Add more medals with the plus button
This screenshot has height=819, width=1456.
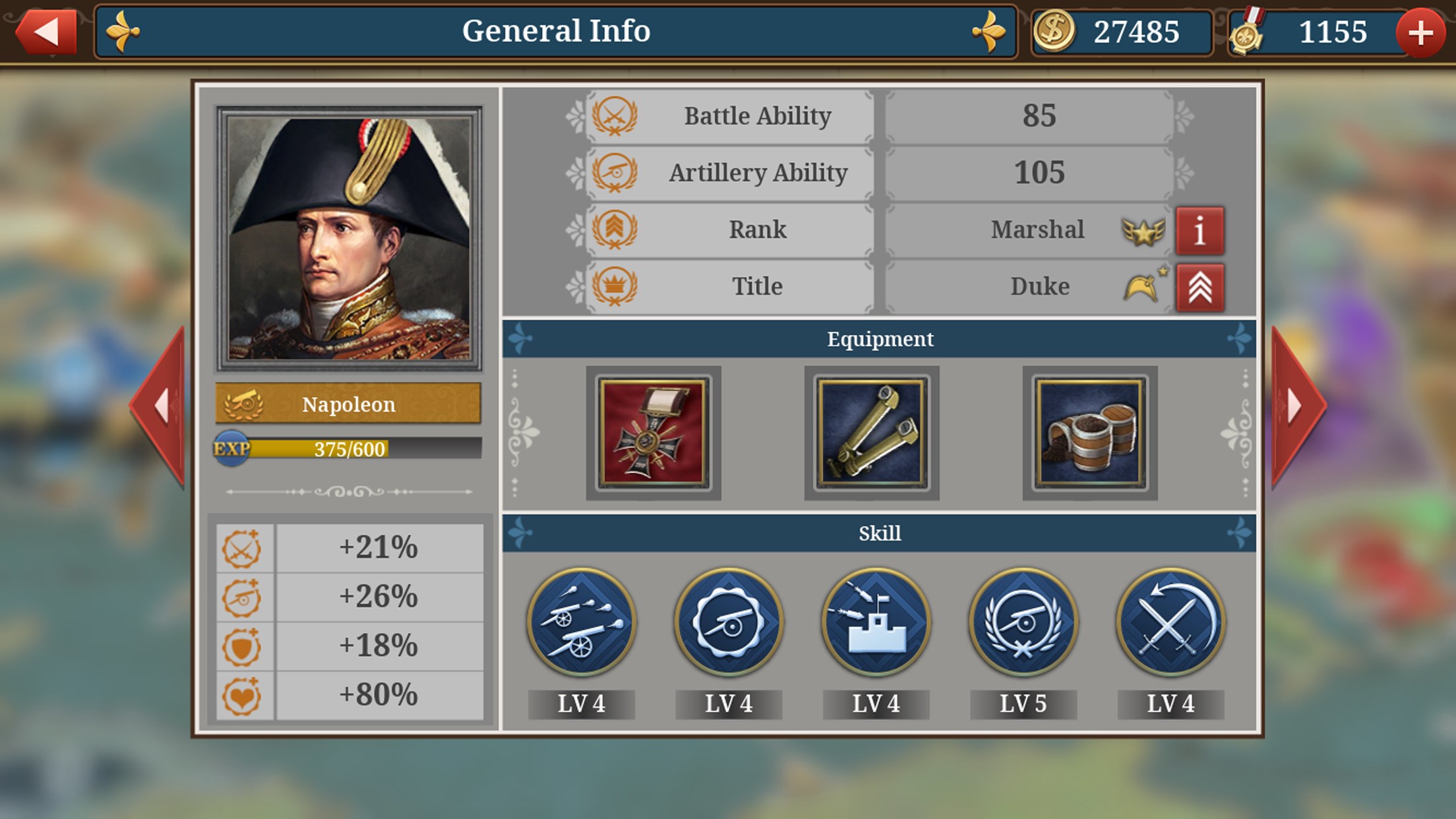[x=1420, y=32]
